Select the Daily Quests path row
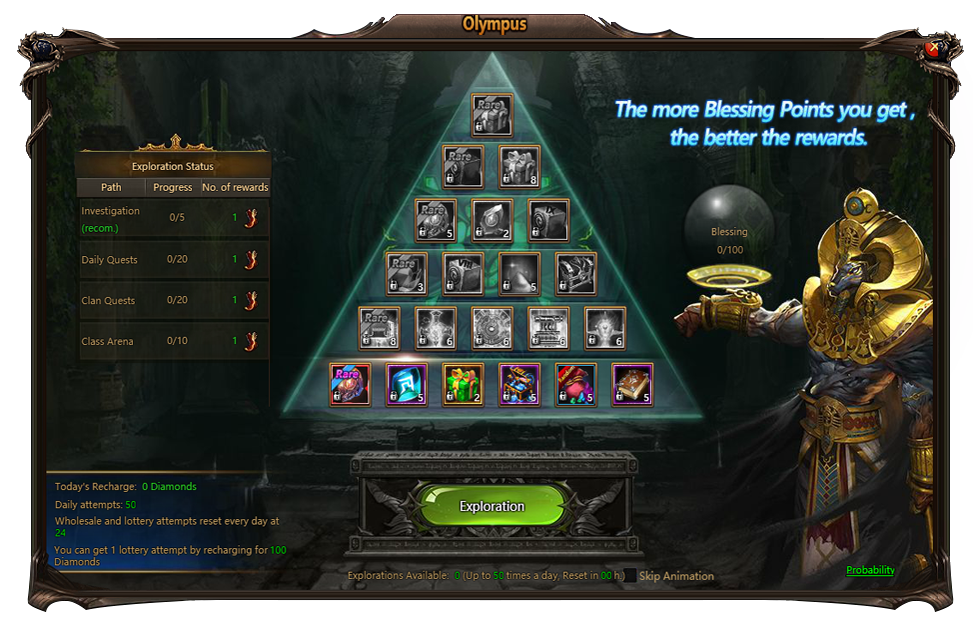This screenshot has height=628, width=973. [173, 260]
